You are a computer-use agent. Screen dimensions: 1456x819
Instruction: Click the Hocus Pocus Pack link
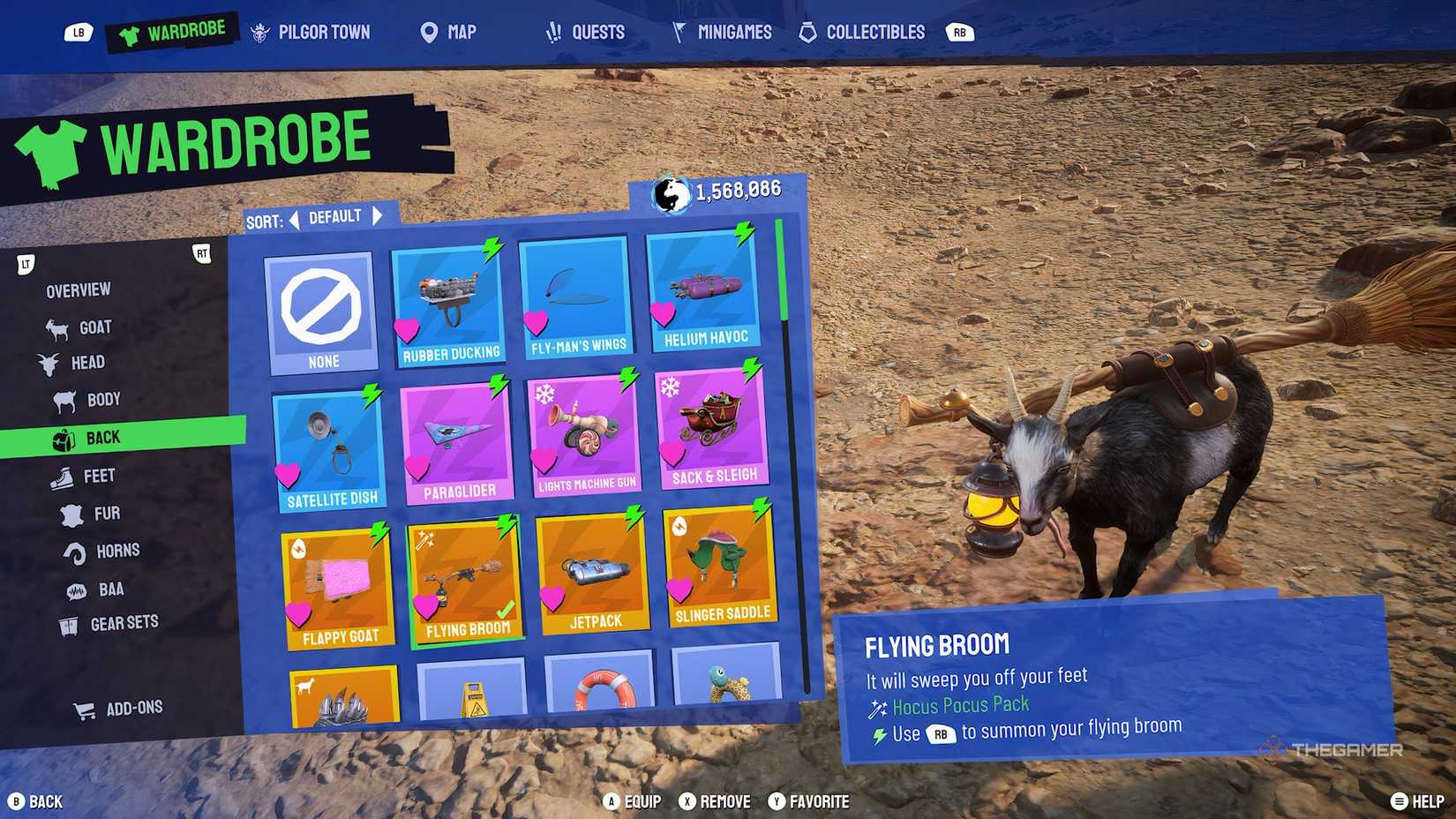coord(960,704)
